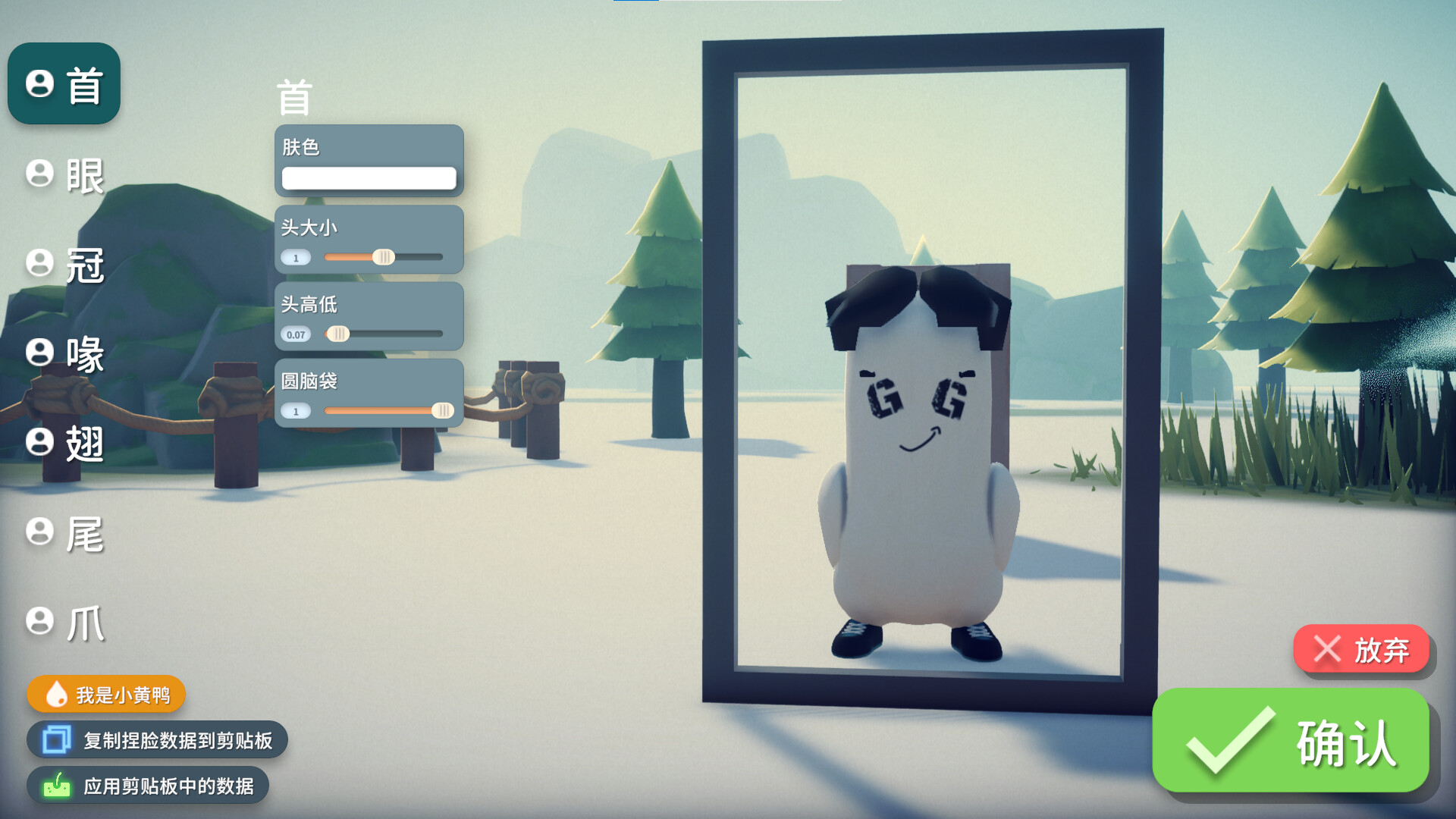
Task: Copy face data with 复制捏脸数据到剪贴板
Action: click(158, 740)
